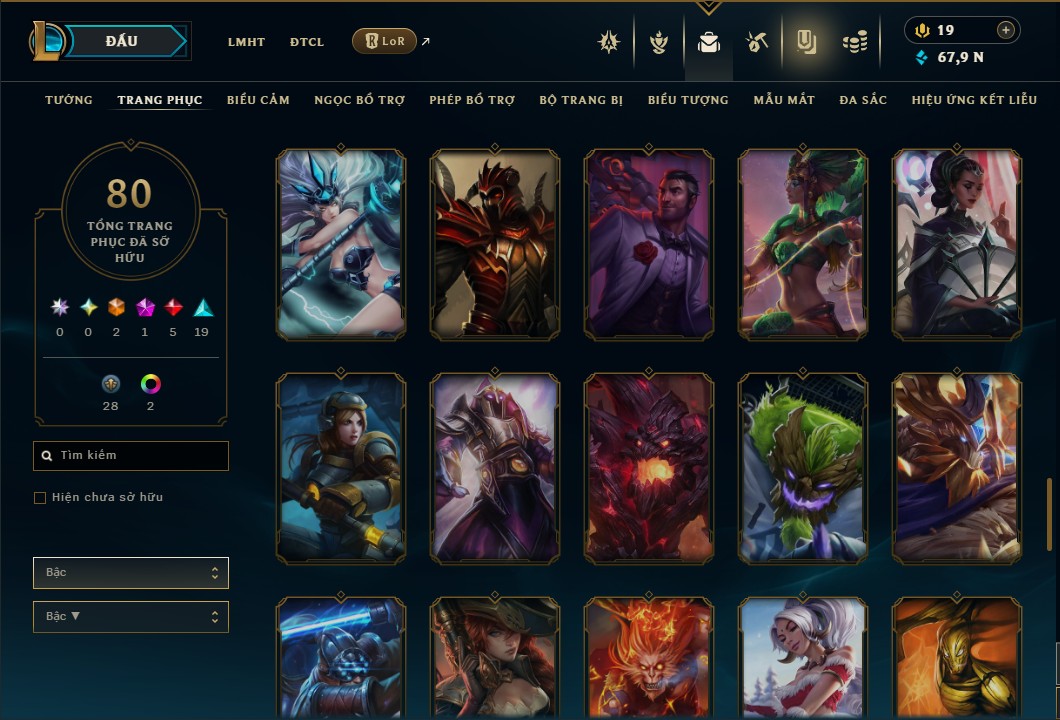Click the ĐẤU play button
1060x720 pixels.
click(120, 41)
